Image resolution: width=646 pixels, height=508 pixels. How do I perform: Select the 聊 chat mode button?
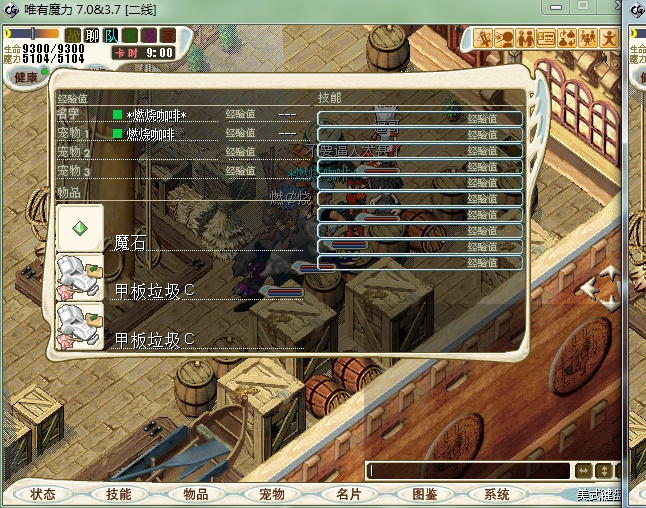[91, 37]
